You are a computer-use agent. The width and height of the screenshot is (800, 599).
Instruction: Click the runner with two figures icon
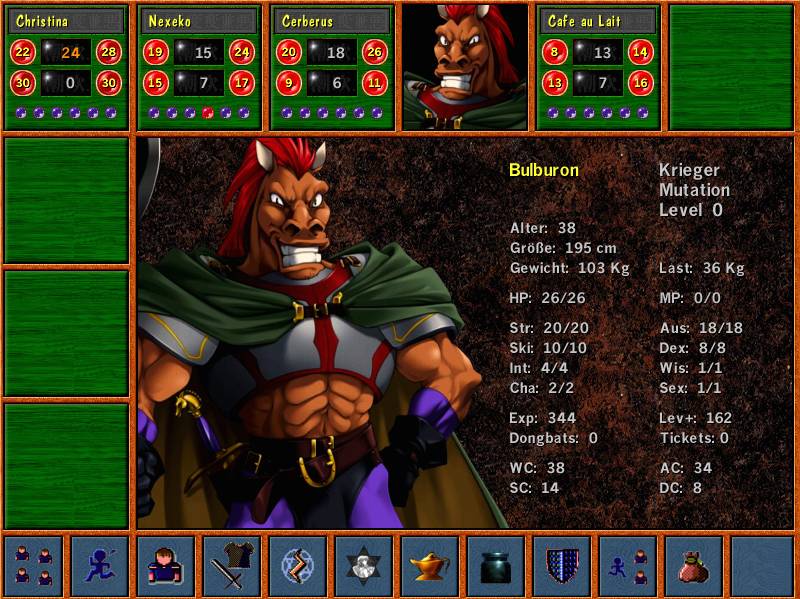628,566
